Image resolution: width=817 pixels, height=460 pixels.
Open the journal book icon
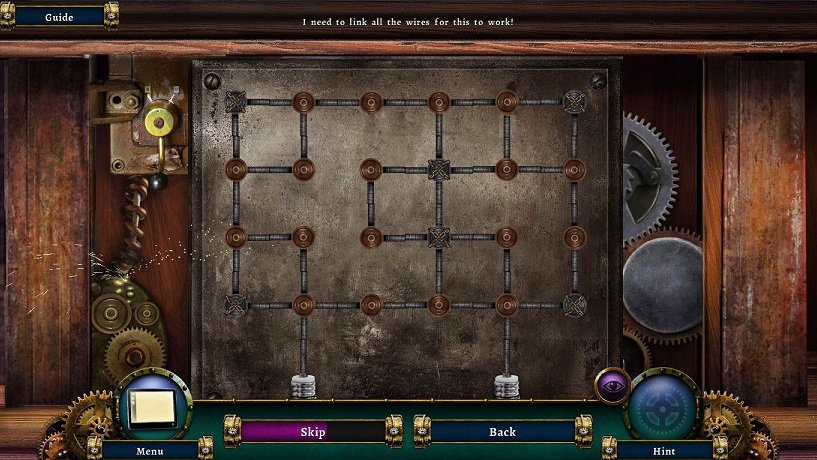pyautogui.click(x=153, y=406)
